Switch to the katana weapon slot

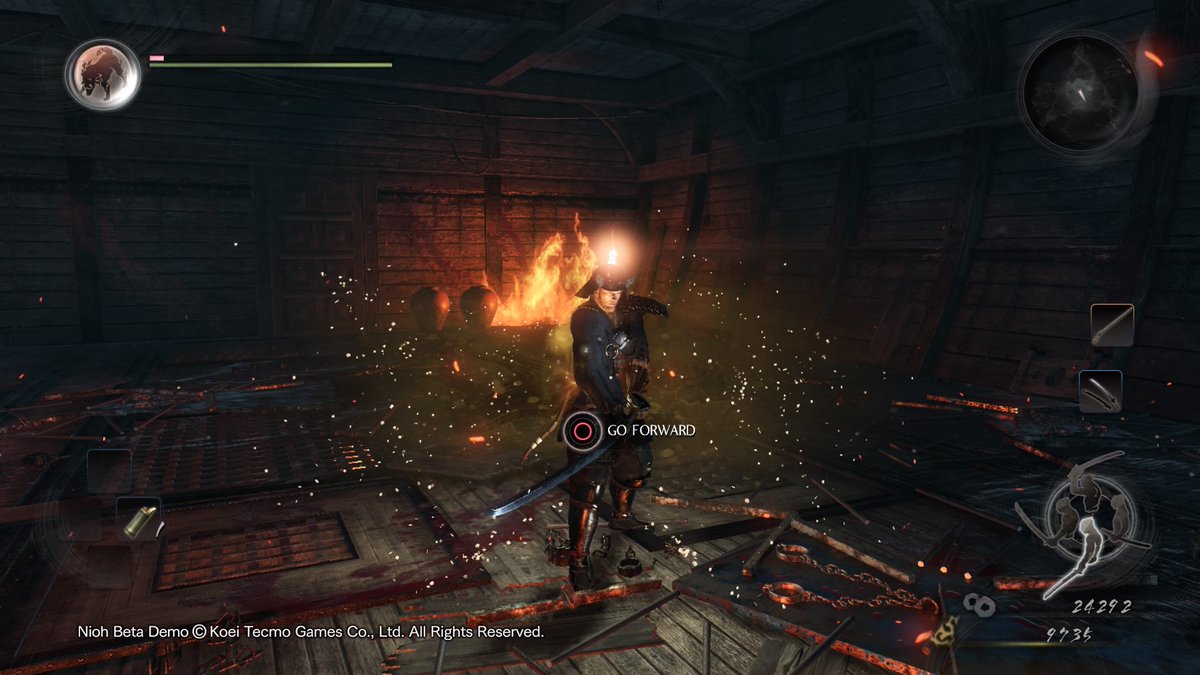(1100, 391)
